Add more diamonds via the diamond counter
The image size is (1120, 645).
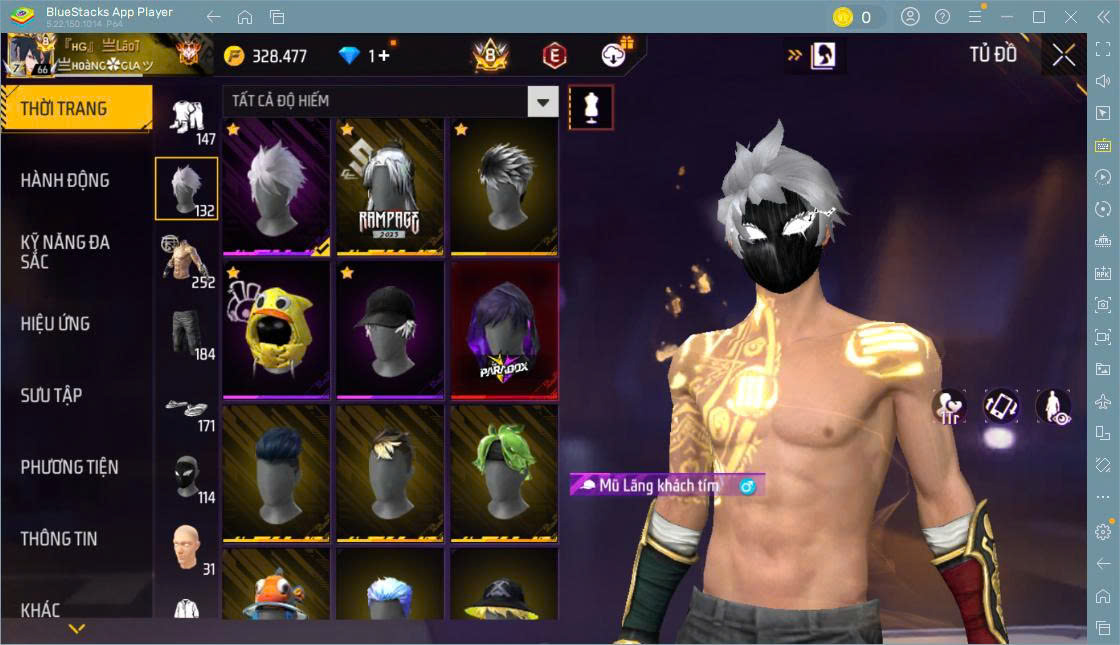coord(381,56)
